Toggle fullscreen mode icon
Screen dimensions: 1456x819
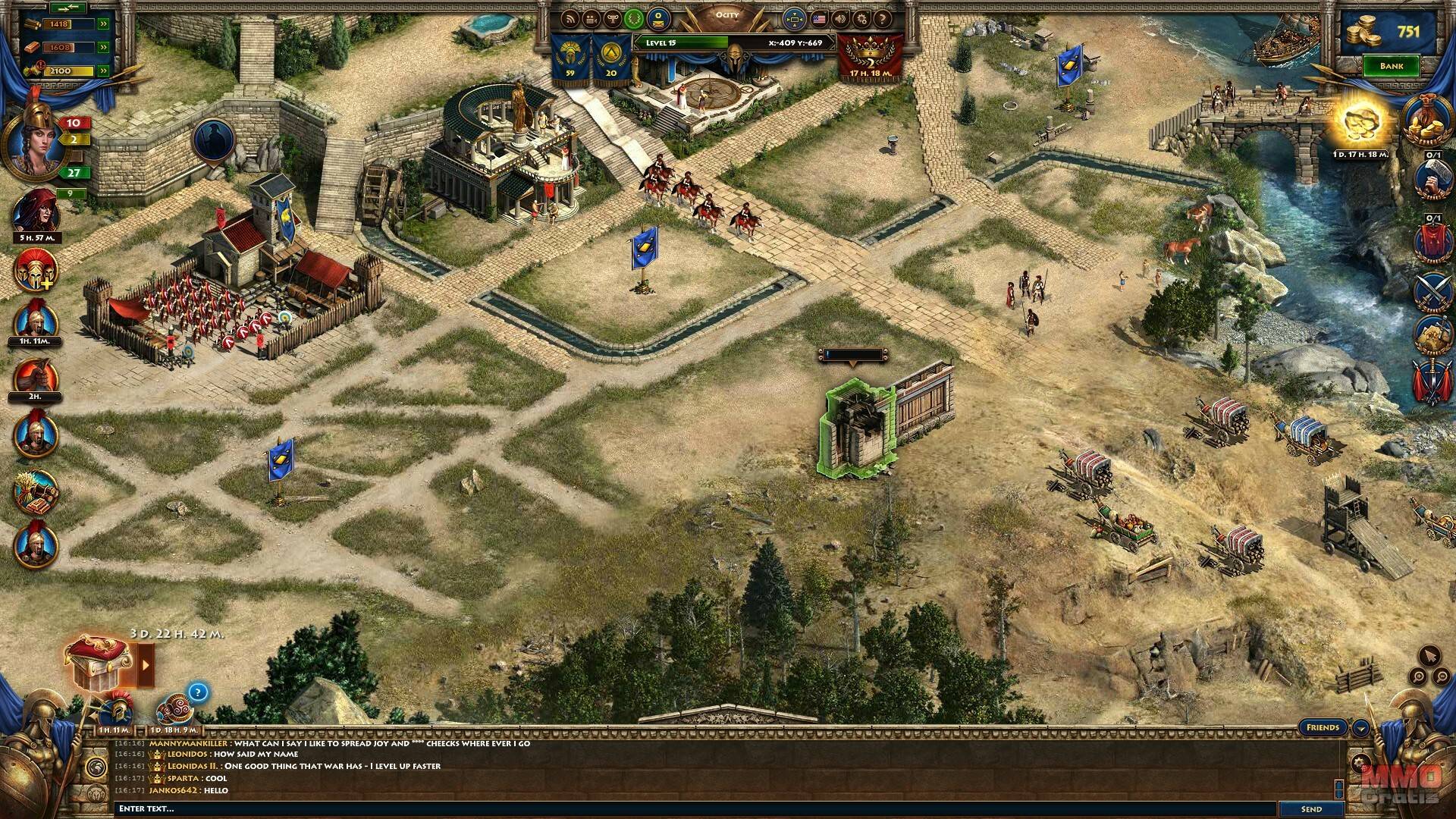click(794, 18)
